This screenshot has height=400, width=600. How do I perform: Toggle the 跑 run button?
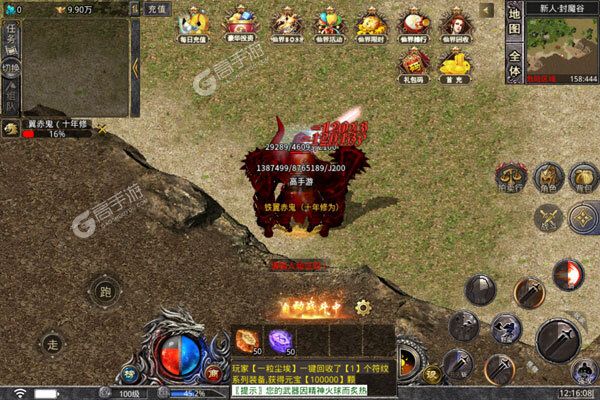click(x=104, y=292)
